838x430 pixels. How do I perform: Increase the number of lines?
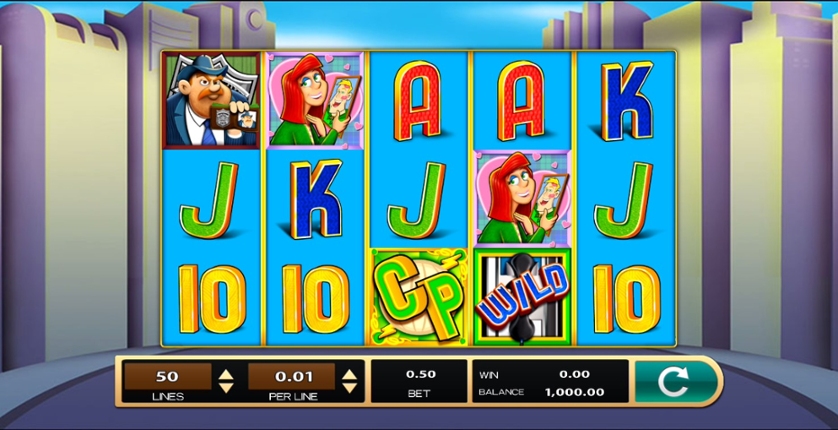pyautogui.click(x=226, y=374)
